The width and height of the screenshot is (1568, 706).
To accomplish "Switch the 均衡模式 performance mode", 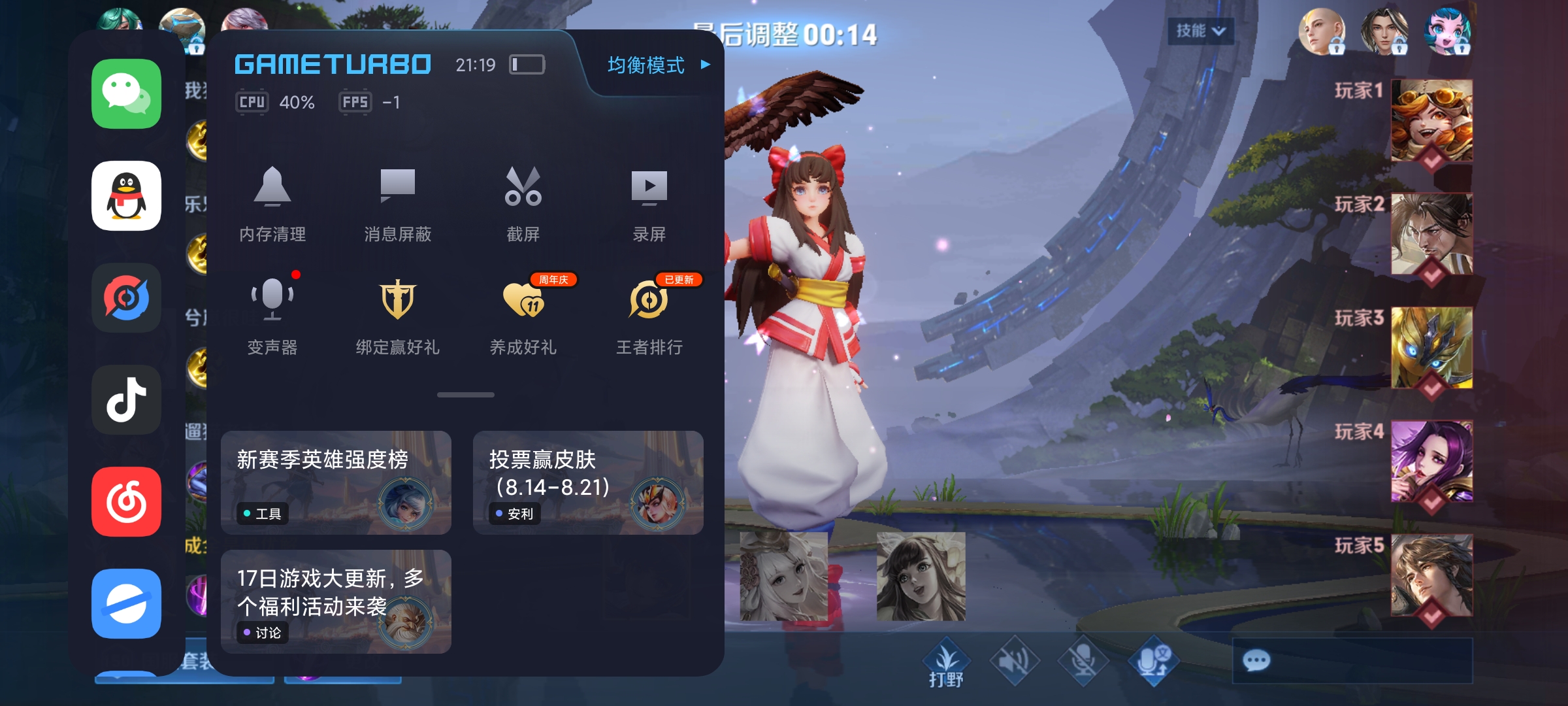I will click(657, 65).
